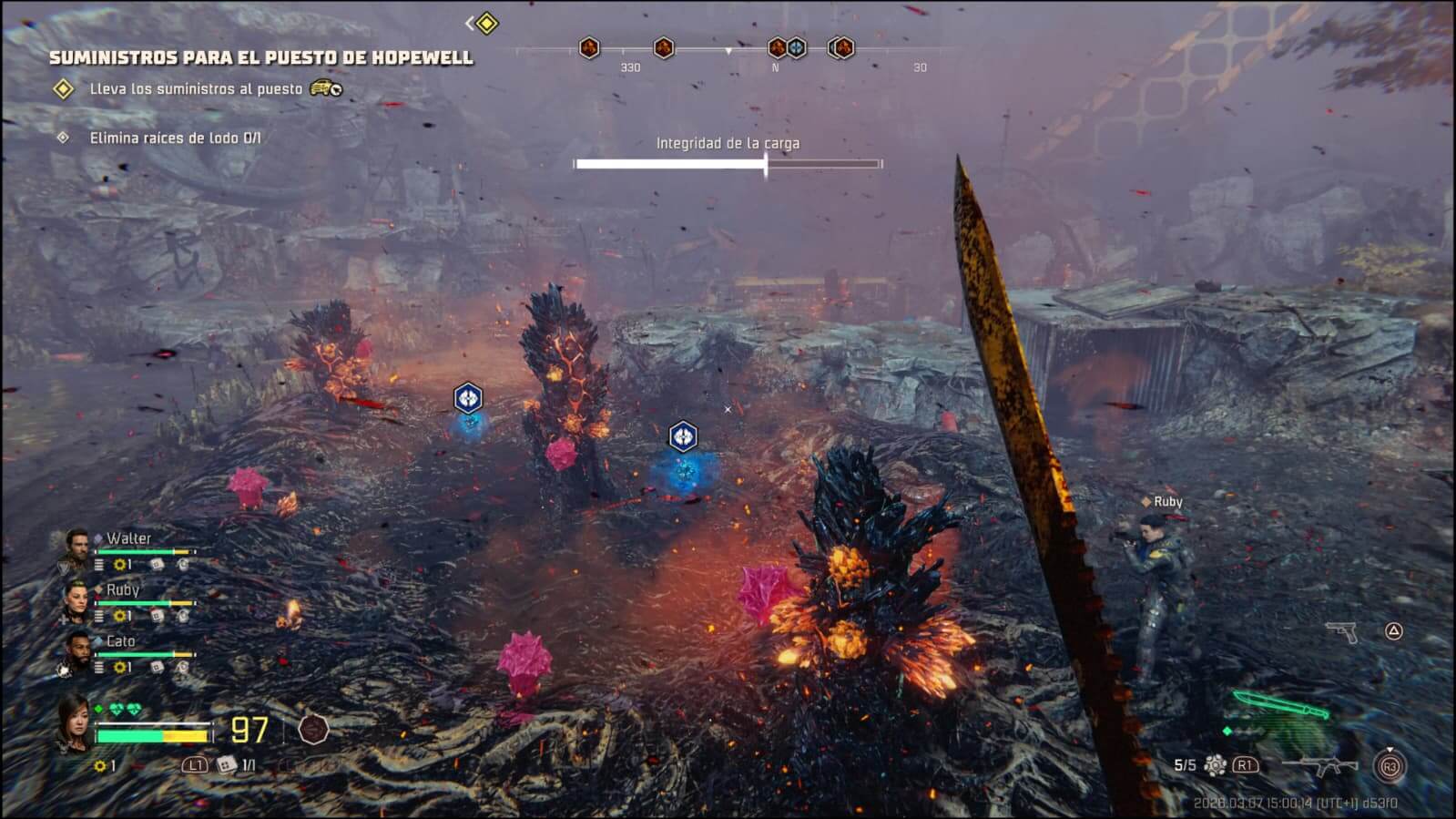This screenshot has width=1456, height=819.
Task: Select the green machete weapon icon
Action: 1279,708
